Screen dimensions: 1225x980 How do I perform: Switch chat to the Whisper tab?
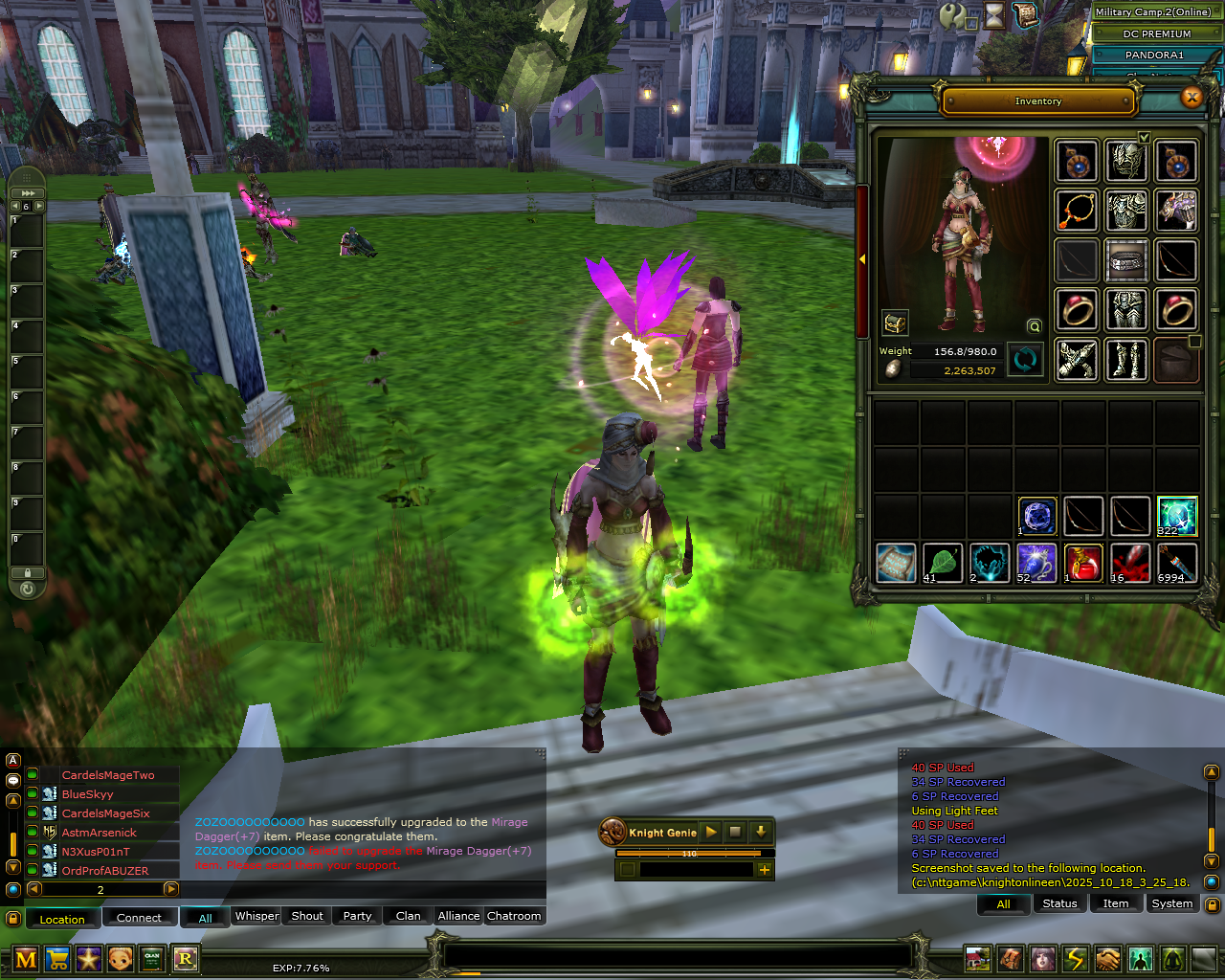(257, 916)
